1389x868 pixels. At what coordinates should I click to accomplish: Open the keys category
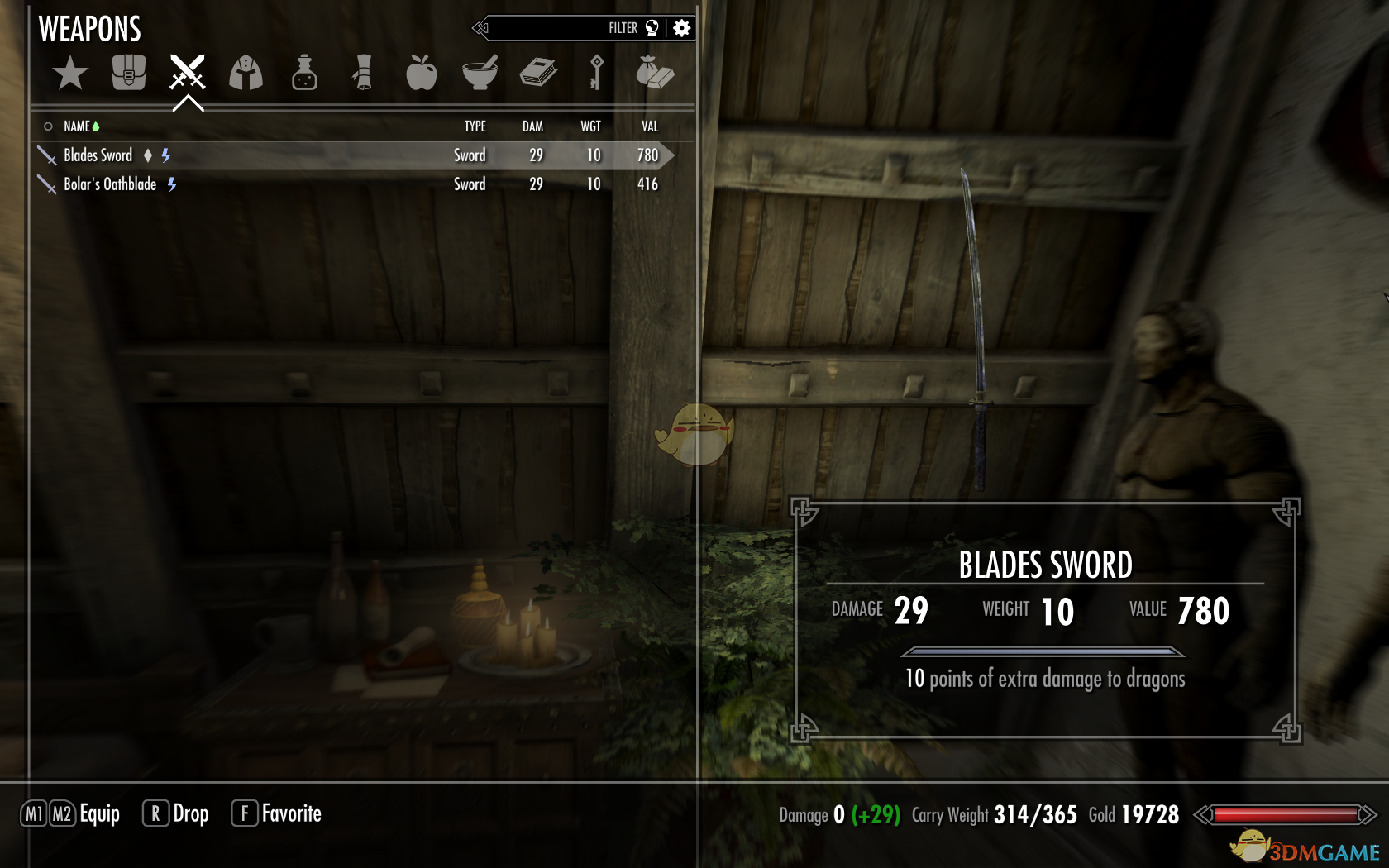pos(596,73)
